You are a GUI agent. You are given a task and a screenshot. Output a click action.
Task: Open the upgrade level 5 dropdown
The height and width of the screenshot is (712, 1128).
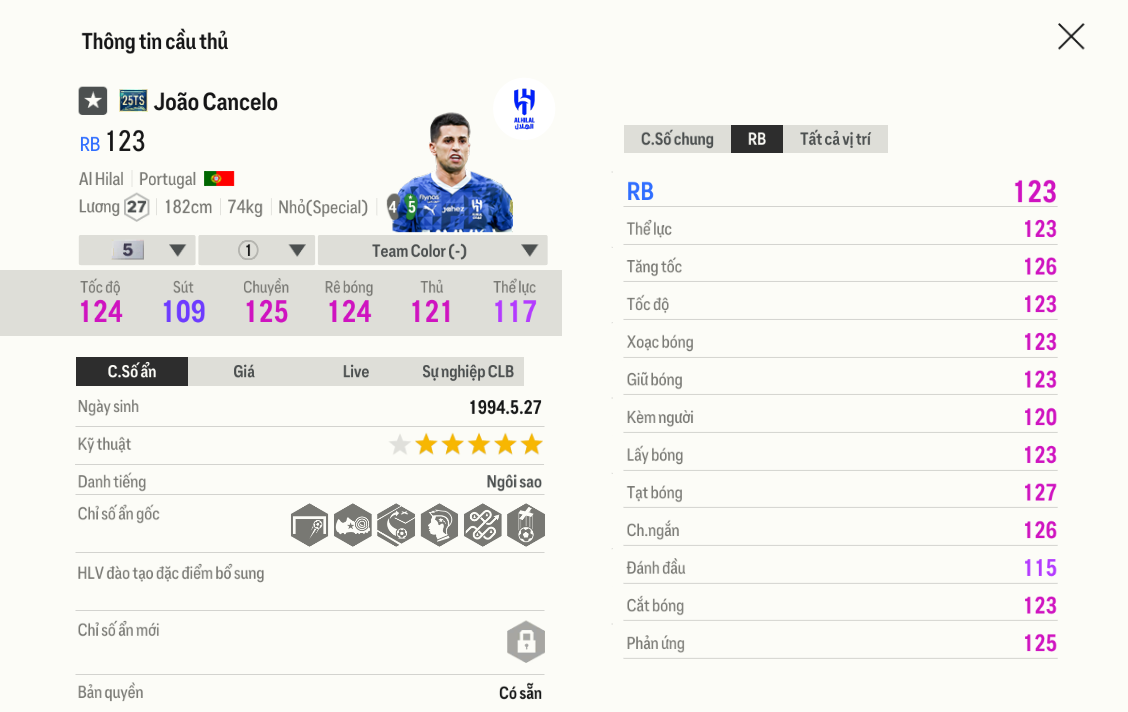pos(137,250)
